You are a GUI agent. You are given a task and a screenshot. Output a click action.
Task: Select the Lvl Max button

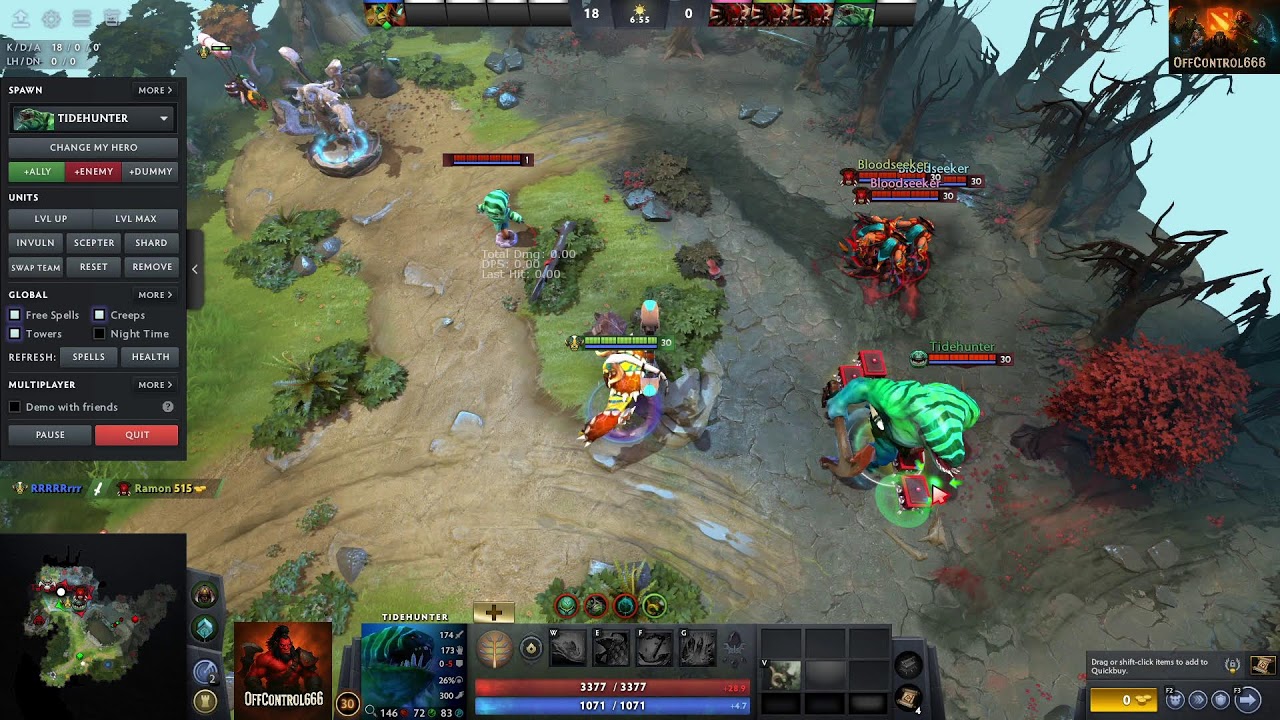point(136,218)
